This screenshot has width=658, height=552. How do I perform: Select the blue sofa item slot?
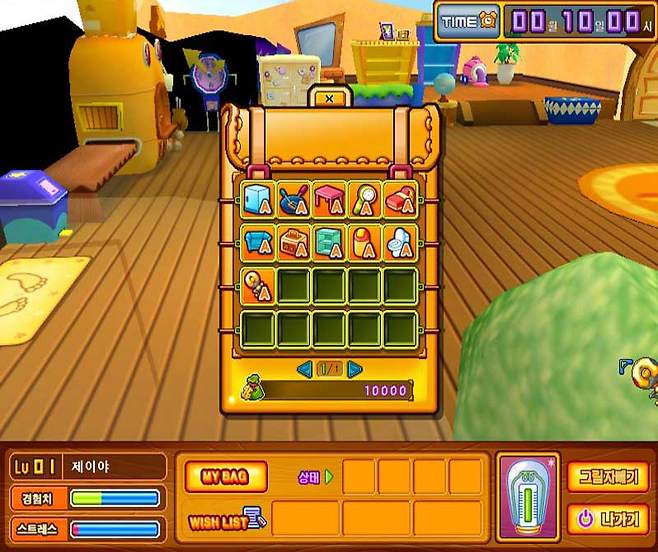point(258,242)
